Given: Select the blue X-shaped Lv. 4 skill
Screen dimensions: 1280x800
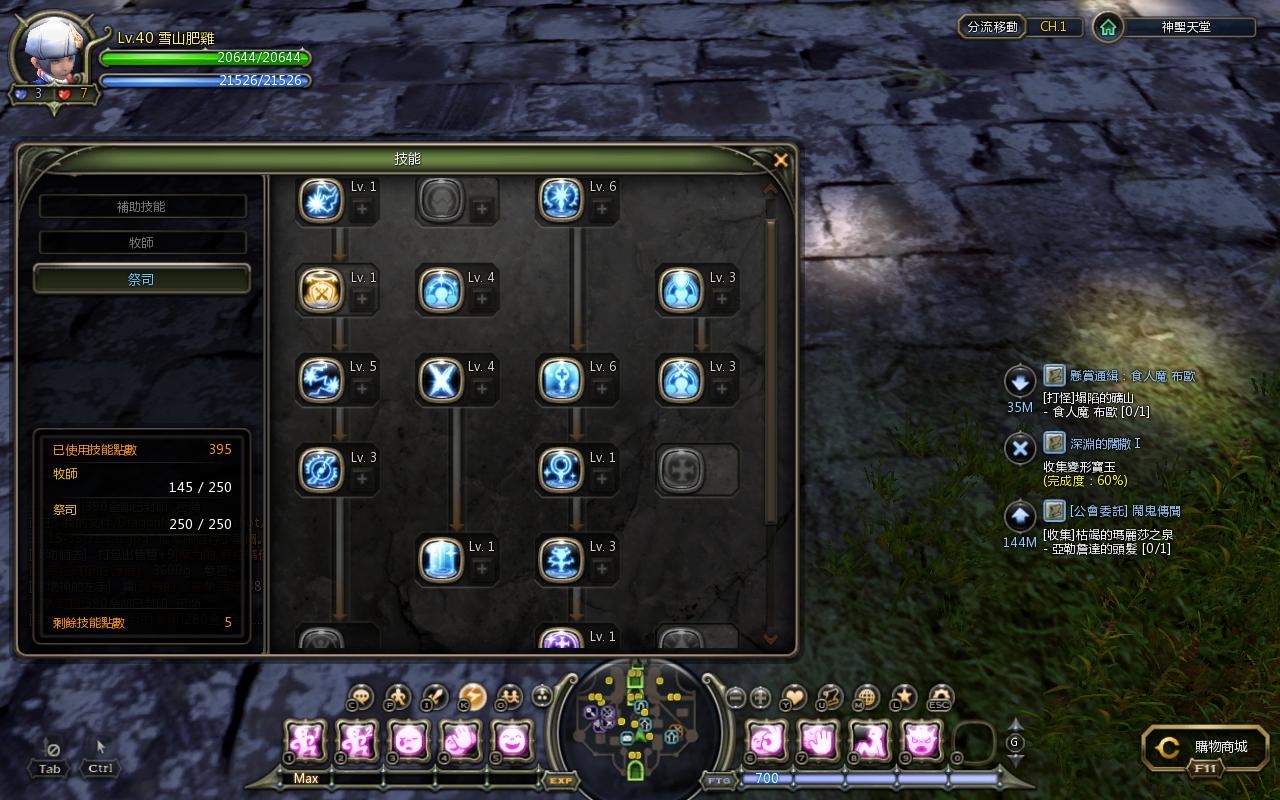Looking at the screenshot, I should click(x=441, y=380).
